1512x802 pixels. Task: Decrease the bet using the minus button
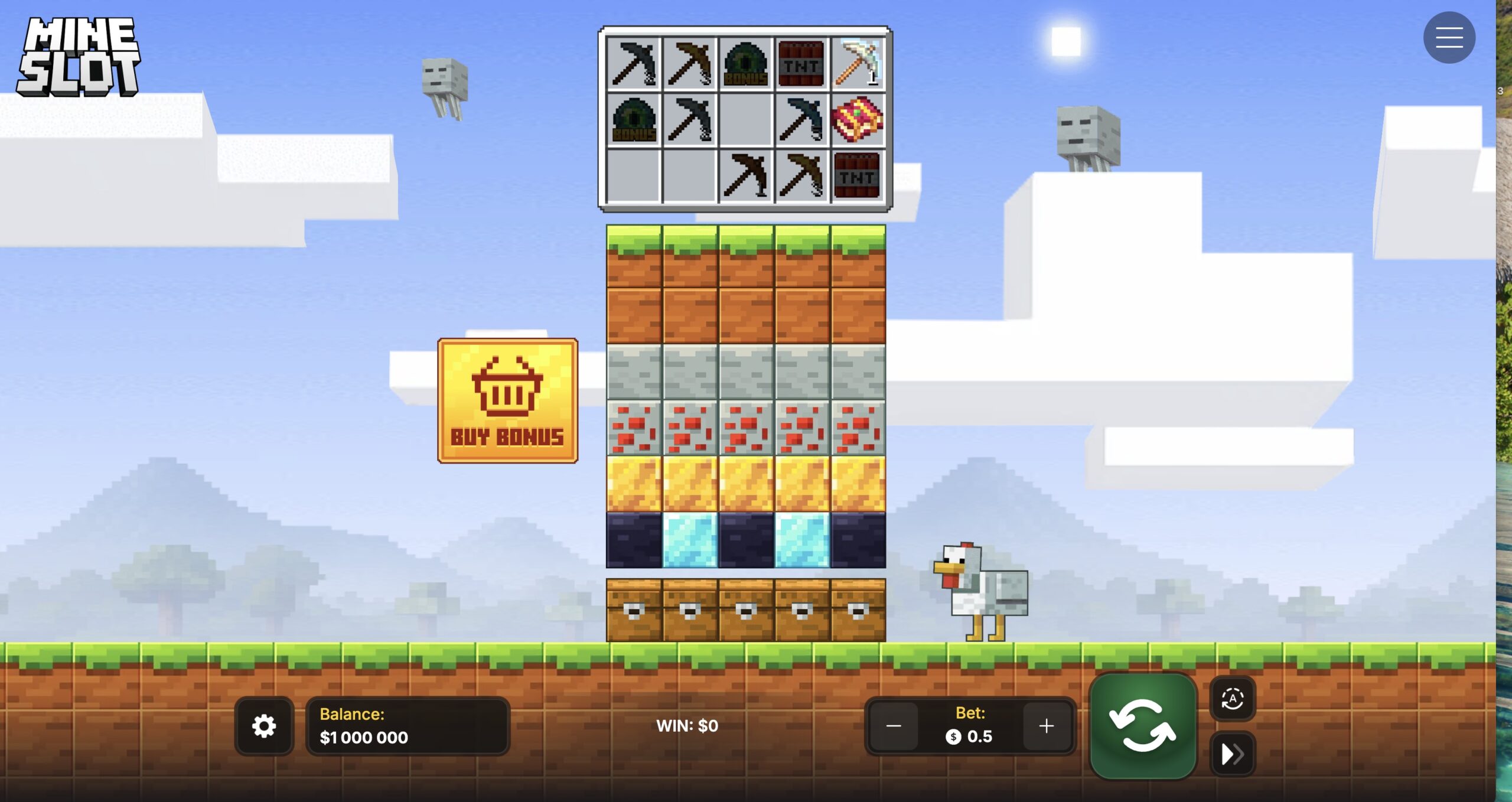pos(894,726)
